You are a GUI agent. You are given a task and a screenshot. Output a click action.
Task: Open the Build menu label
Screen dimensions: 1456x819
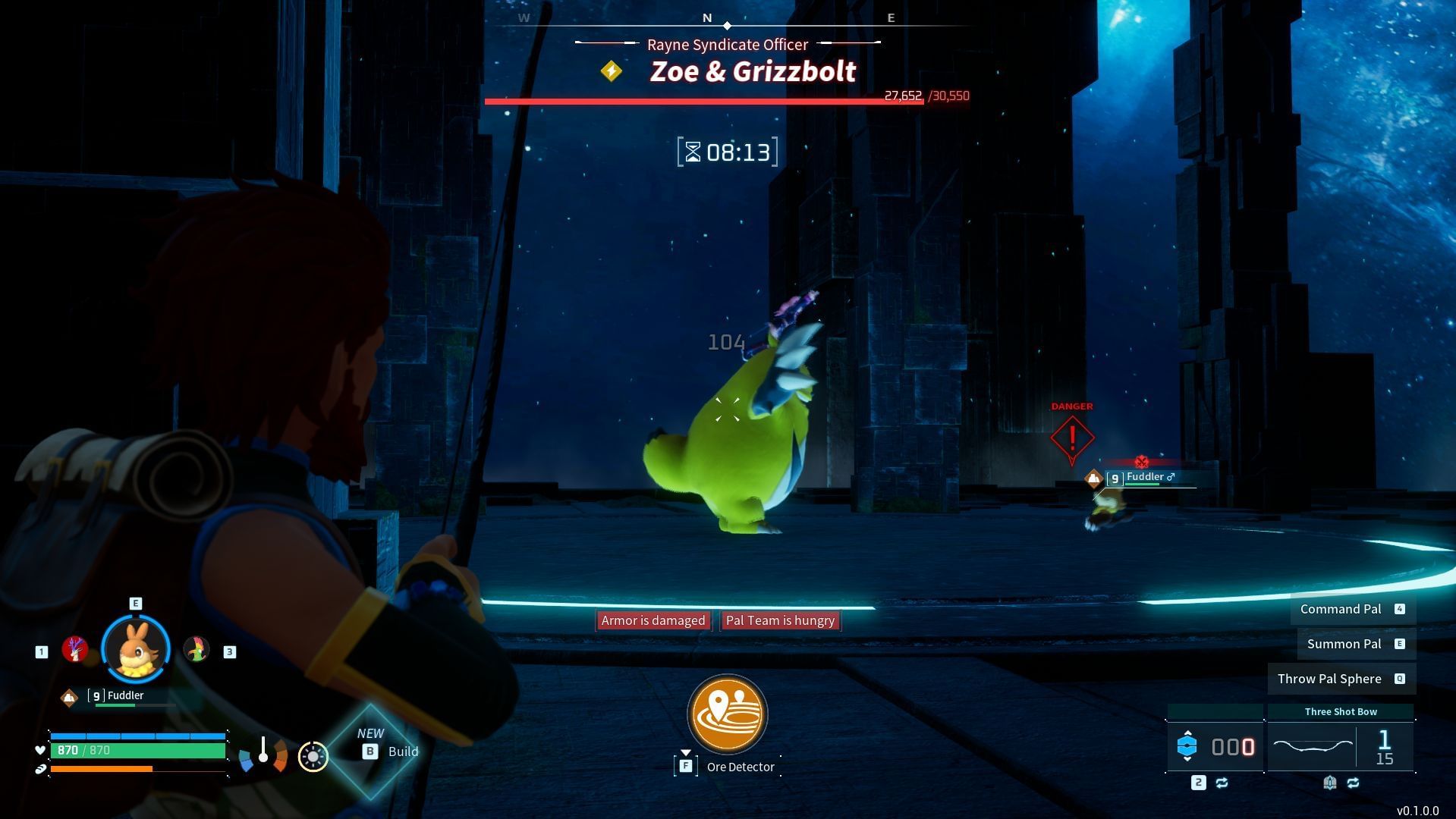[x=402, y=752]
